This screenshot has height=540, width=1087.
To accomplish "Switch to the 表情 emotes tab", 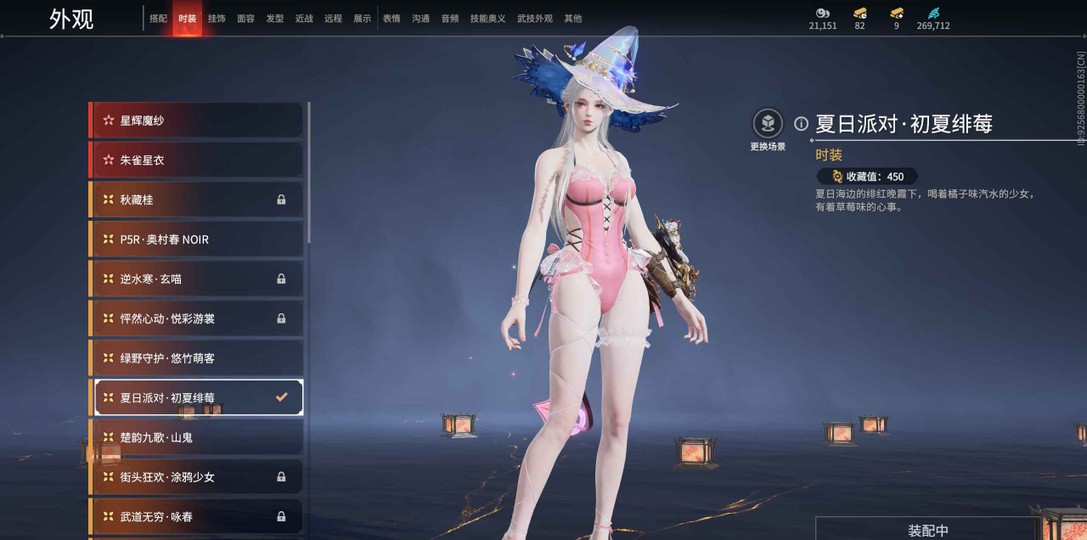I will coord(391,19).
